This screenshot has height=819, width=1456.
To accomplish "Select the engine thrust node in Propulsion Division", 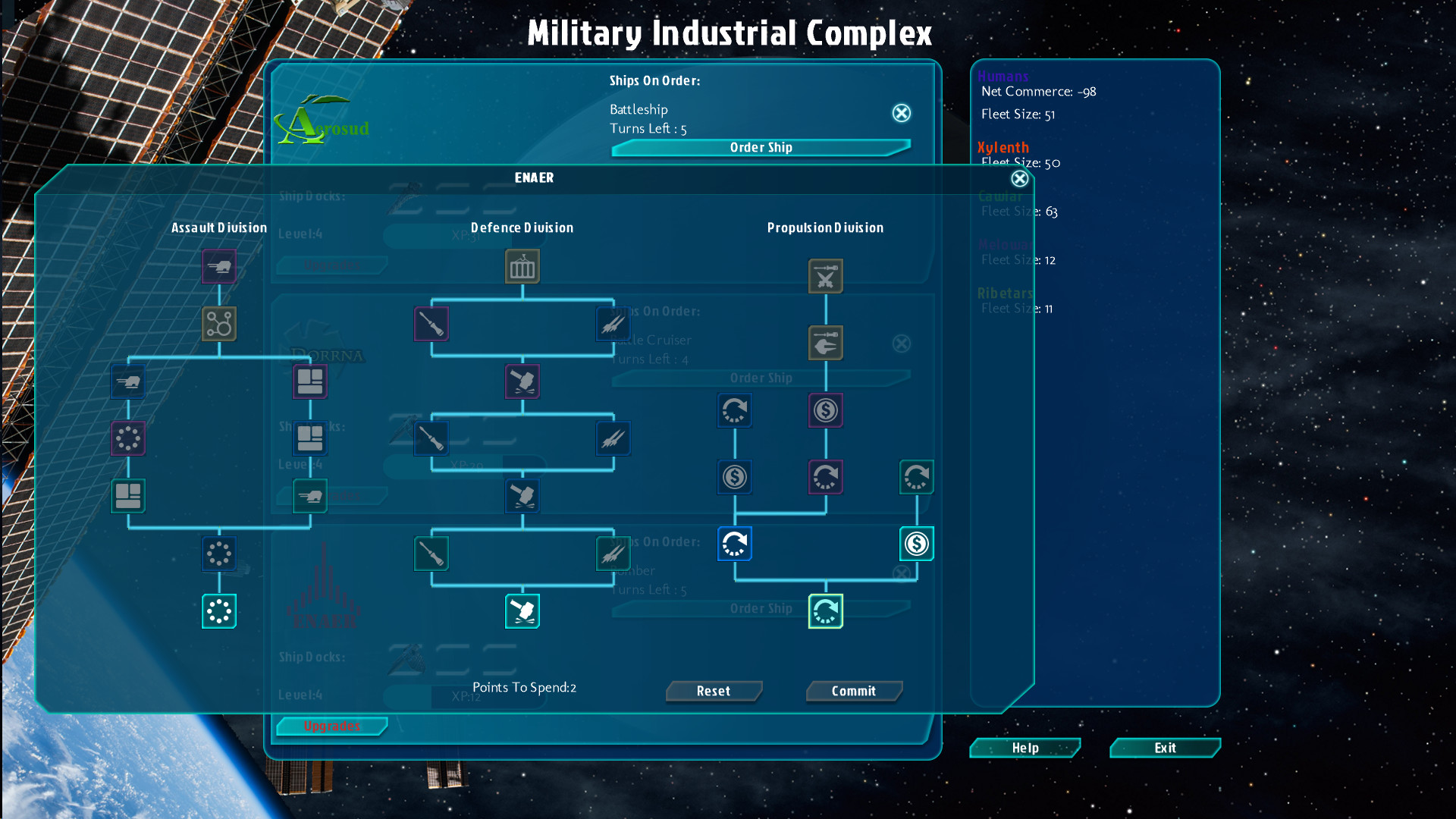I will tap(826, 343).
